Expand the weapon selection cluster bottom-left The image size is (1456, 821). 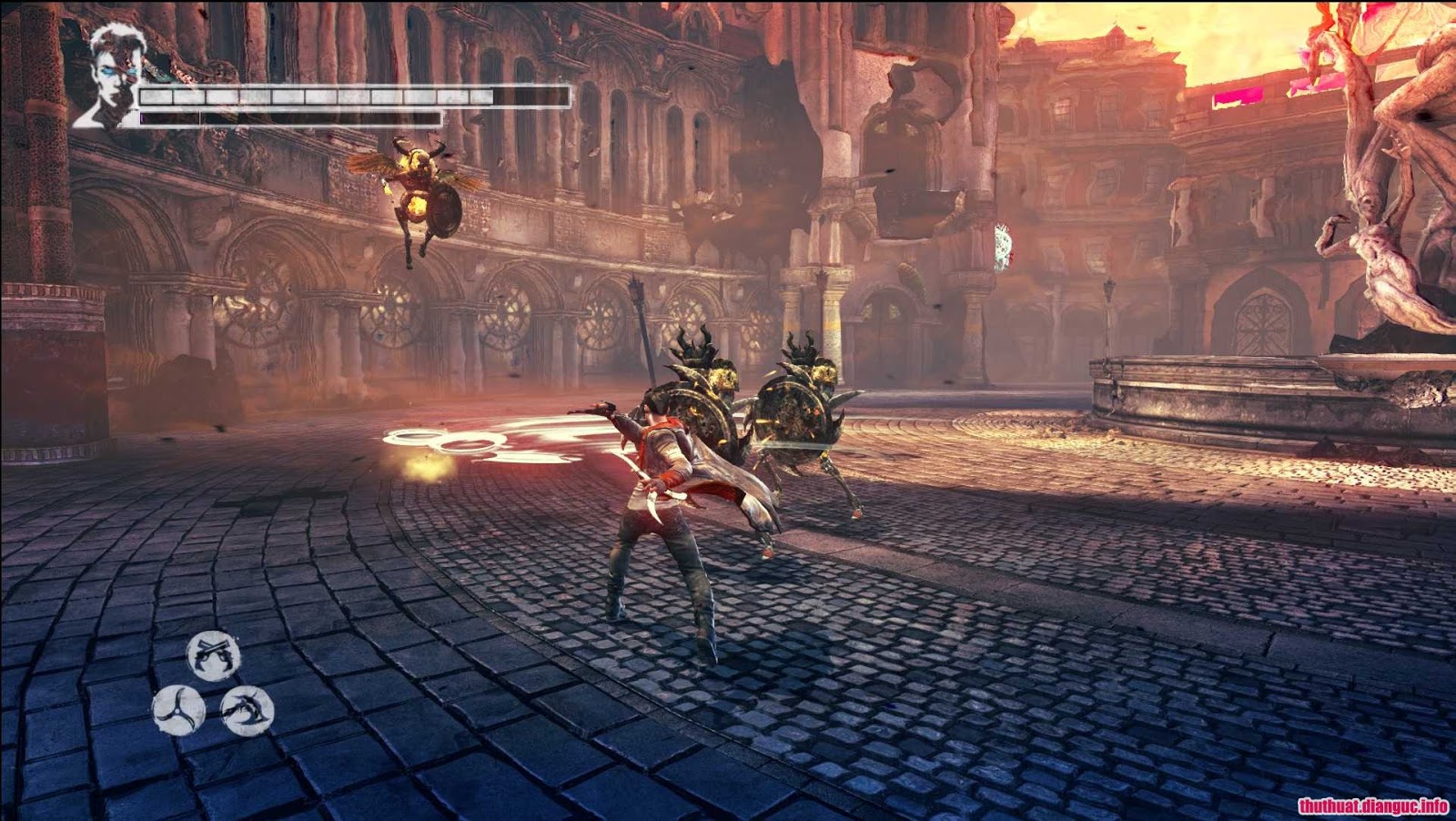coord(211,685)
